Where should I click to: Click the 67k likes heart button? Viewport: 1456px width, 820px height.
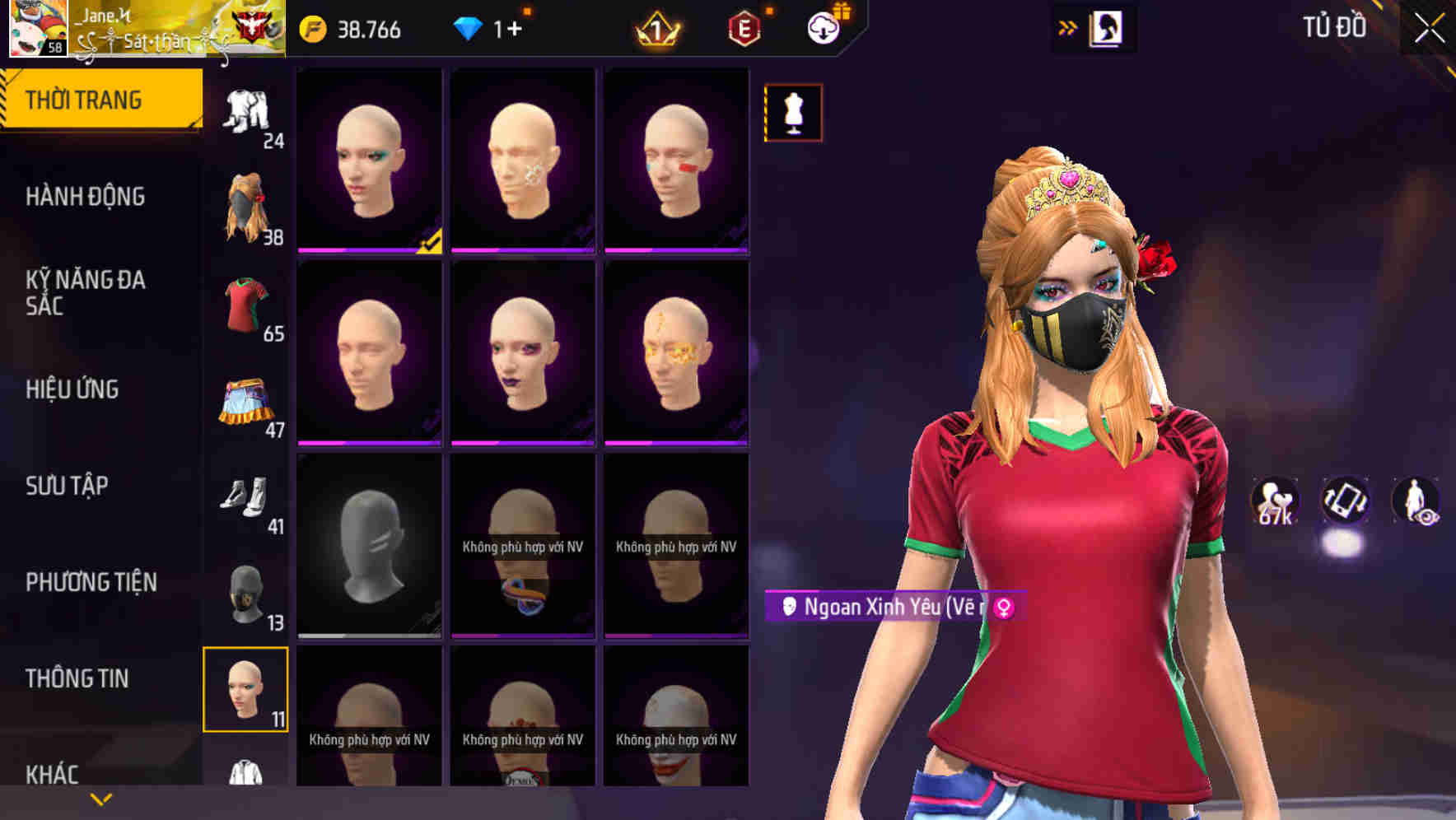pos(1273,502)
